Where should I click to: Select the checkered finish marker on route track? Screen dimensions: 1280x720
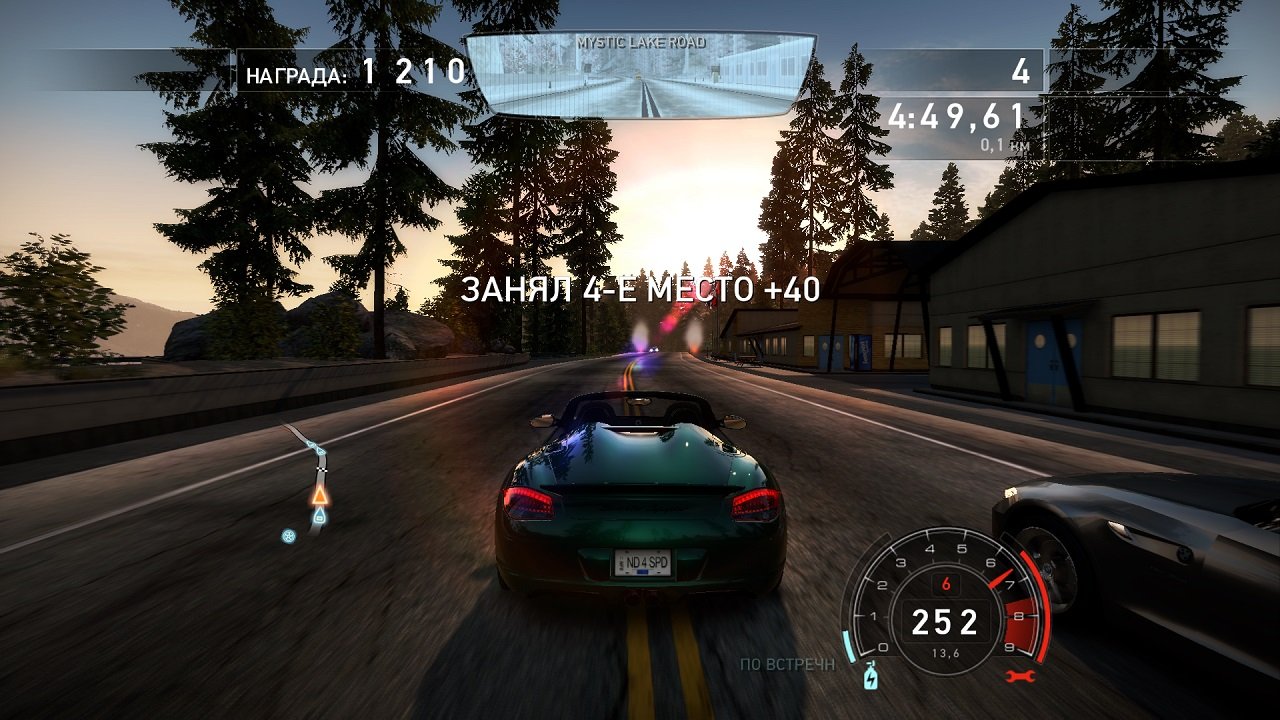tap(322, 469)
